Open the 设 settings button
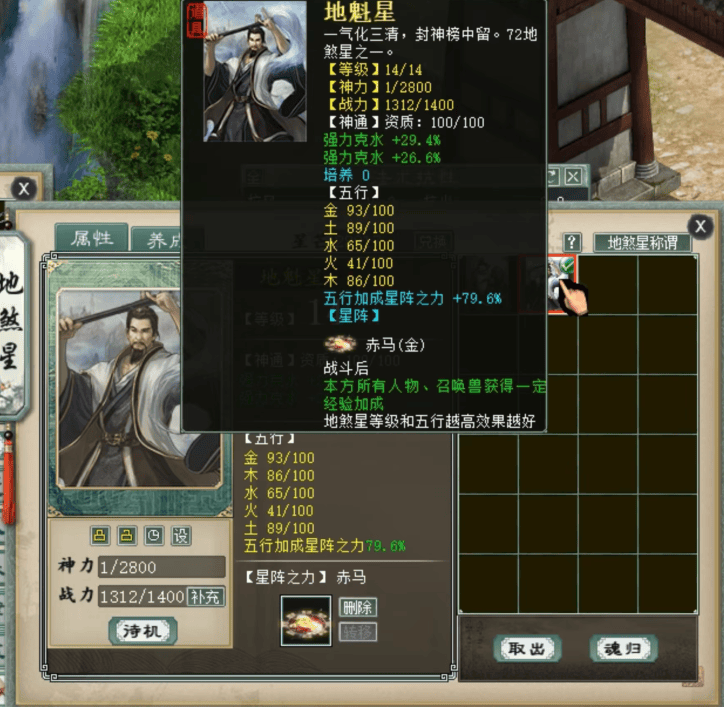The height and width of the screenshot is (707, 724). tap(180, 535)
